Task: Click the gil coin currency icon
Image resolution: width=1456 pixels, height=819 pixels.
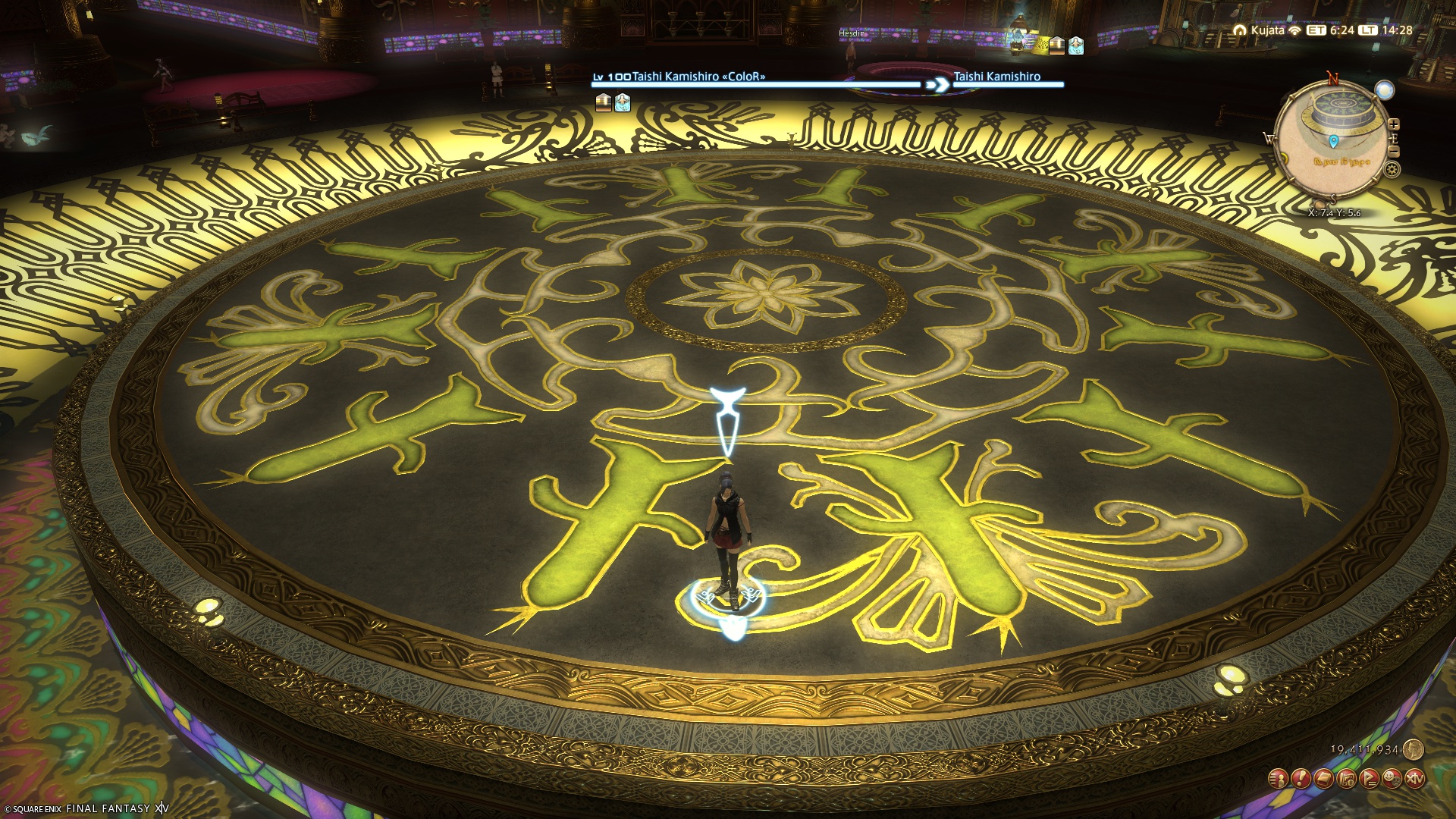Action: 1413,749
